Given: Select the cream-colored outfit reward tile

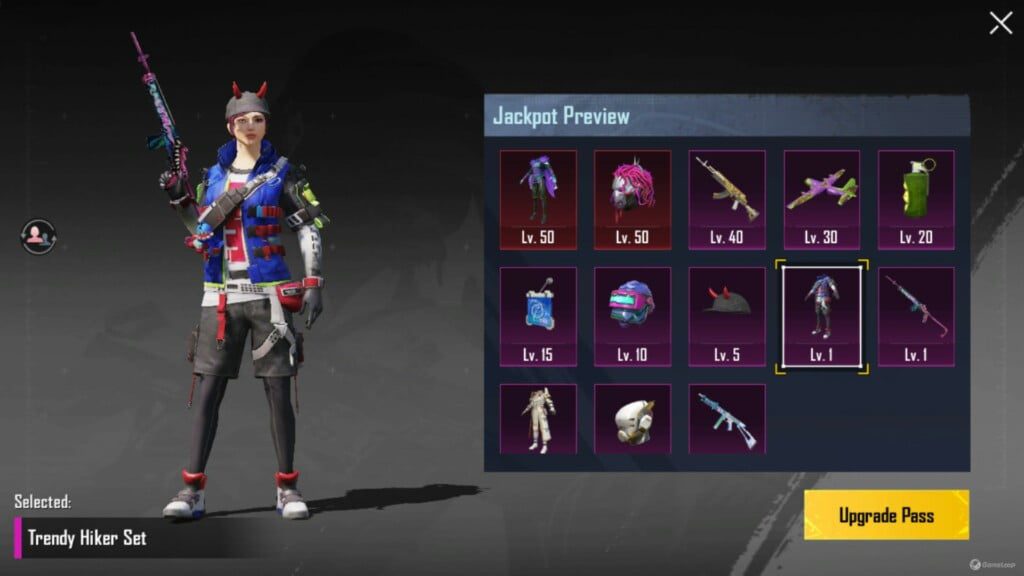Looking at the screenshot, I should coord(538,419).
